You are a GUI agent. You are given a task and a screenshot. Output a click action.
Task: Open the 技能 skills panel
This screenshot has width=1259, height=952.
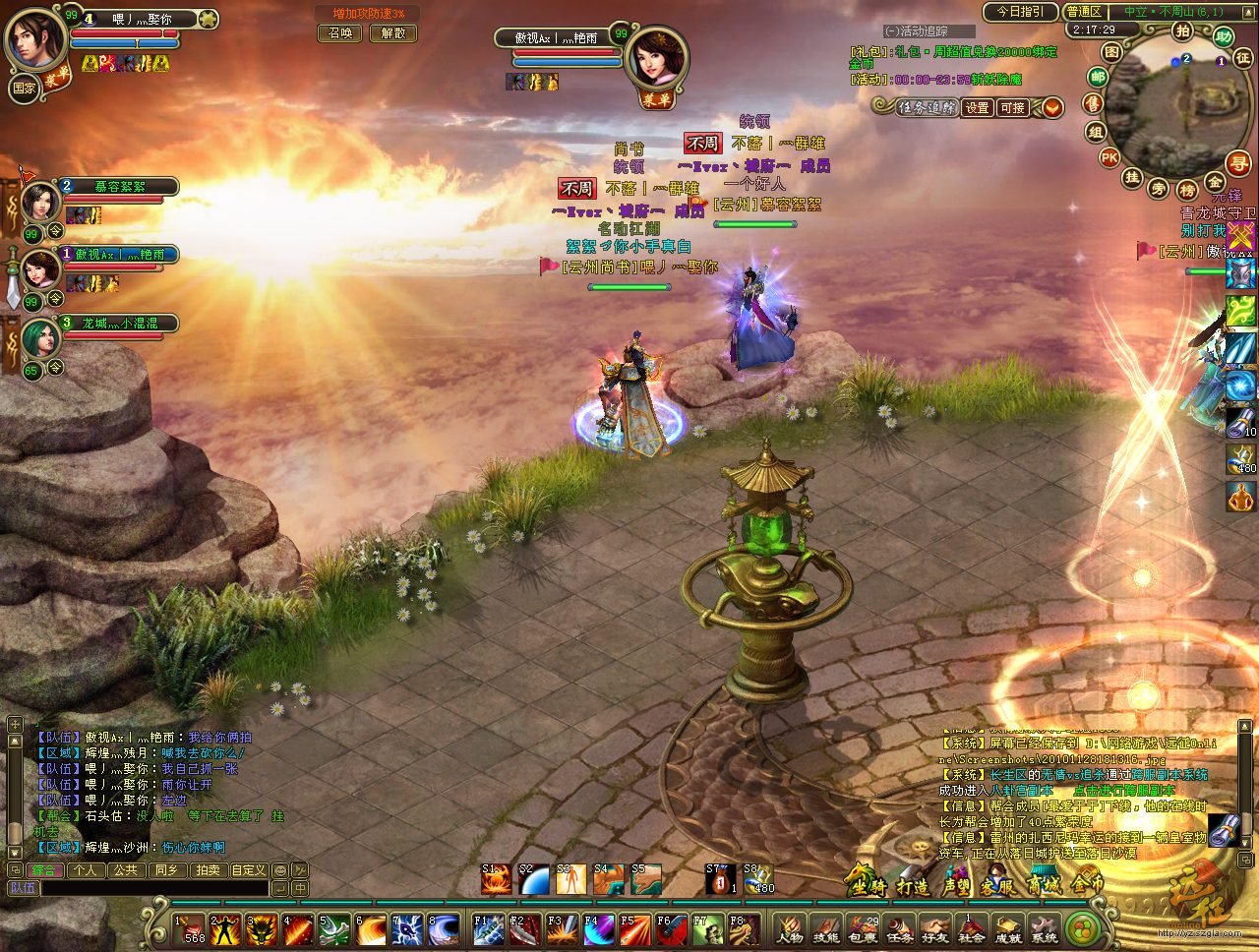coord(825,929)
